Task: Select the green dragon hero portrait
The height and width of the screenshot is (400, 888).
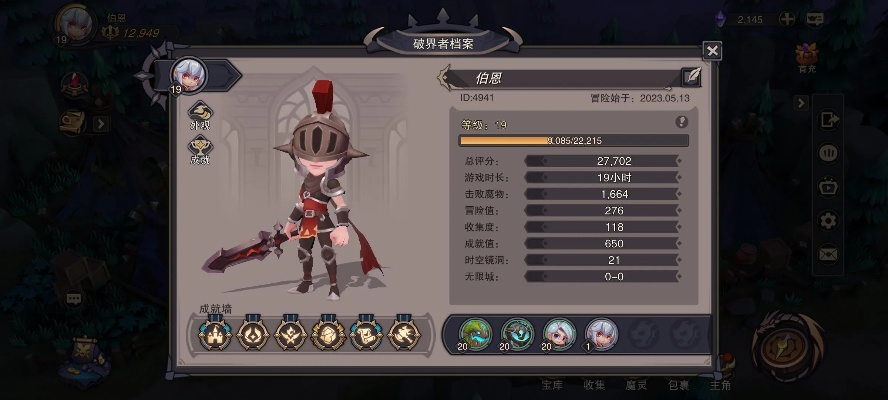Action: pyautogui.click(x=474, y=333)
